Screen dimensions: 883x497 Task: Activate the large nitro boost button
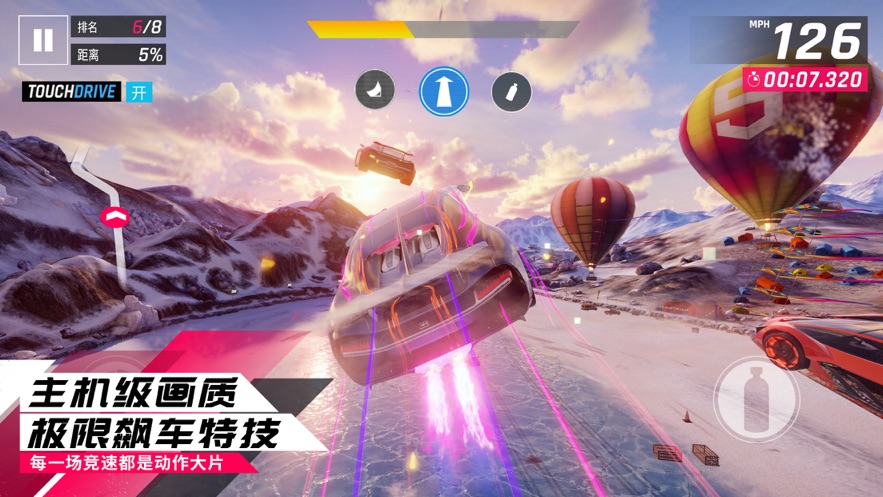pyautogui.click(x=756, y=397)
